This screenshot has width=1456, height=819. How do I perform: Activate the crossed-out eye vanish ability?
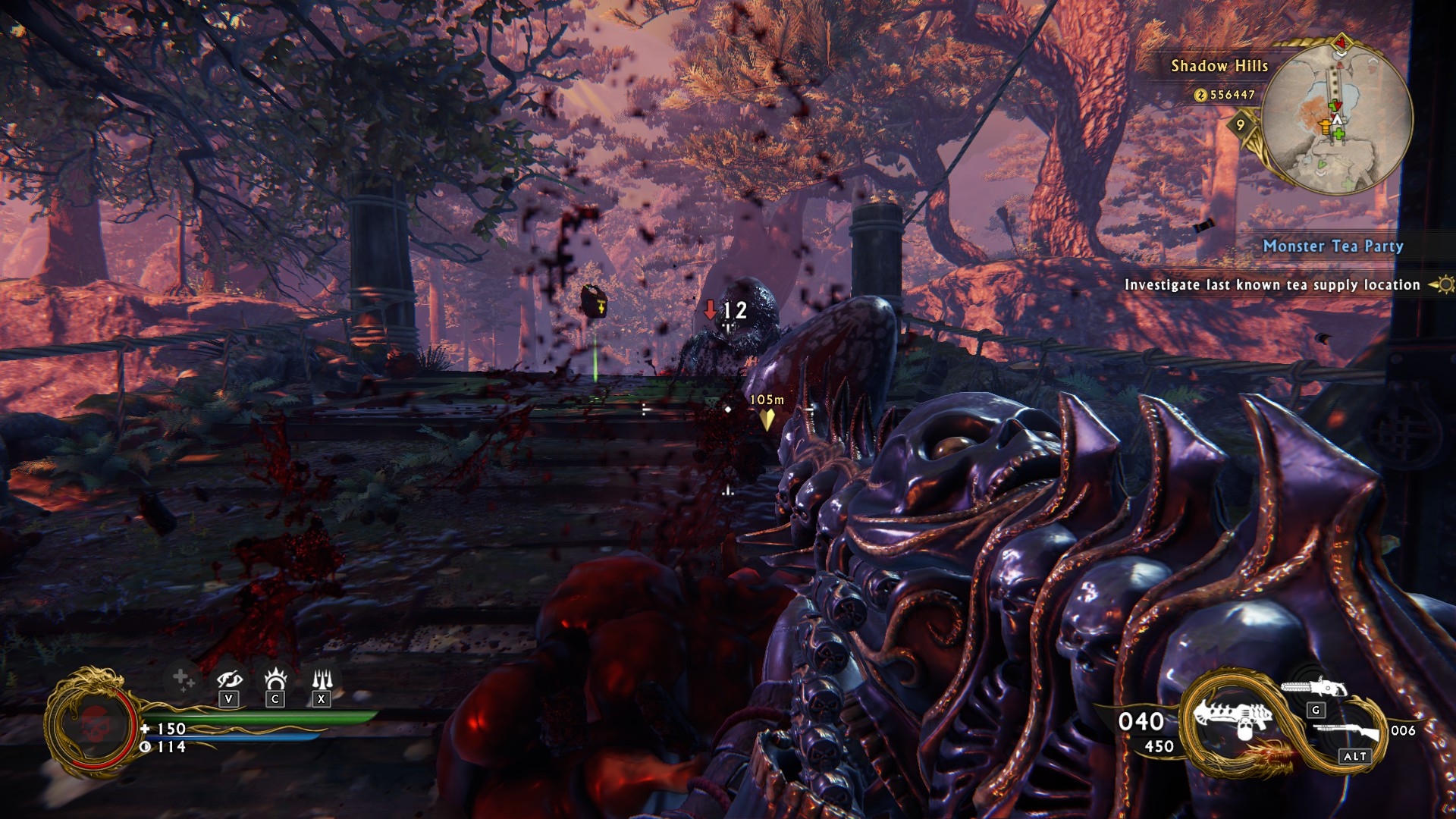coord(229,679)
